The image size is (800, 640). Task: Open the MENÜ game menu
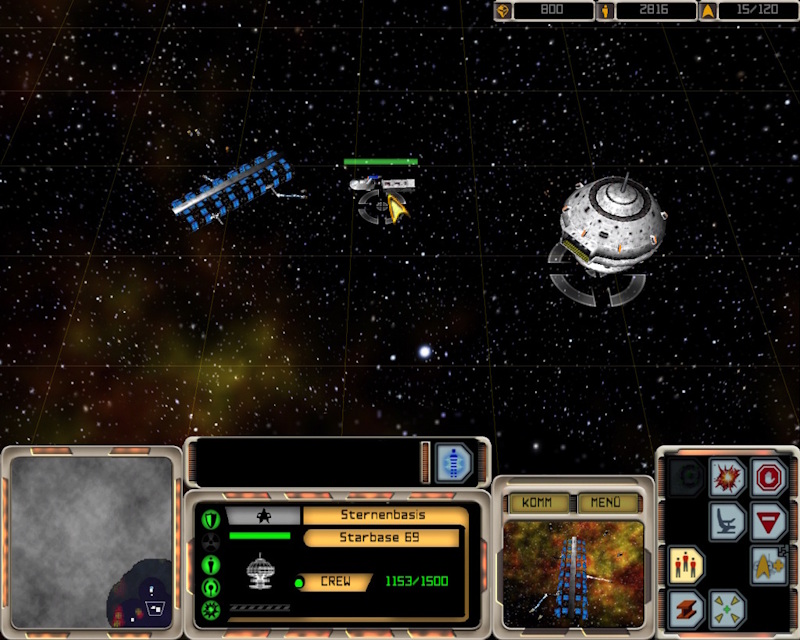[607, 503]
